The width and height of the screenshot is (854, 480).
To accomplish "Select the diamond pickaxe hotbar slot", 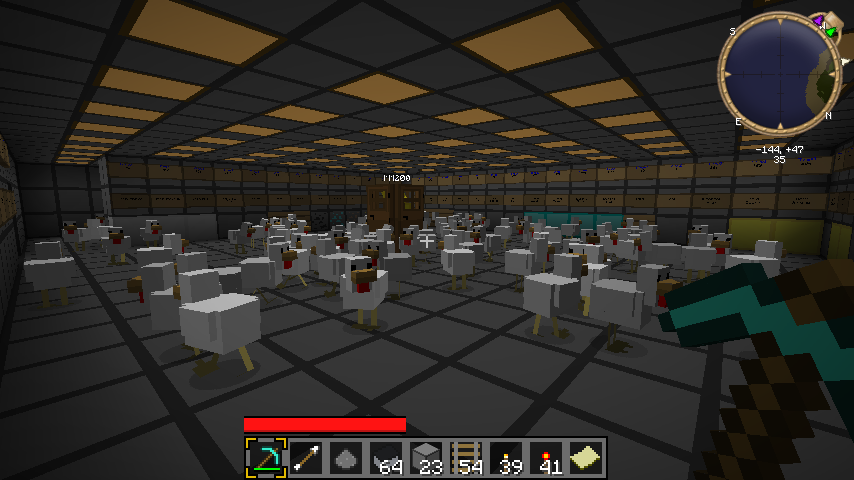I will point(266,458).
